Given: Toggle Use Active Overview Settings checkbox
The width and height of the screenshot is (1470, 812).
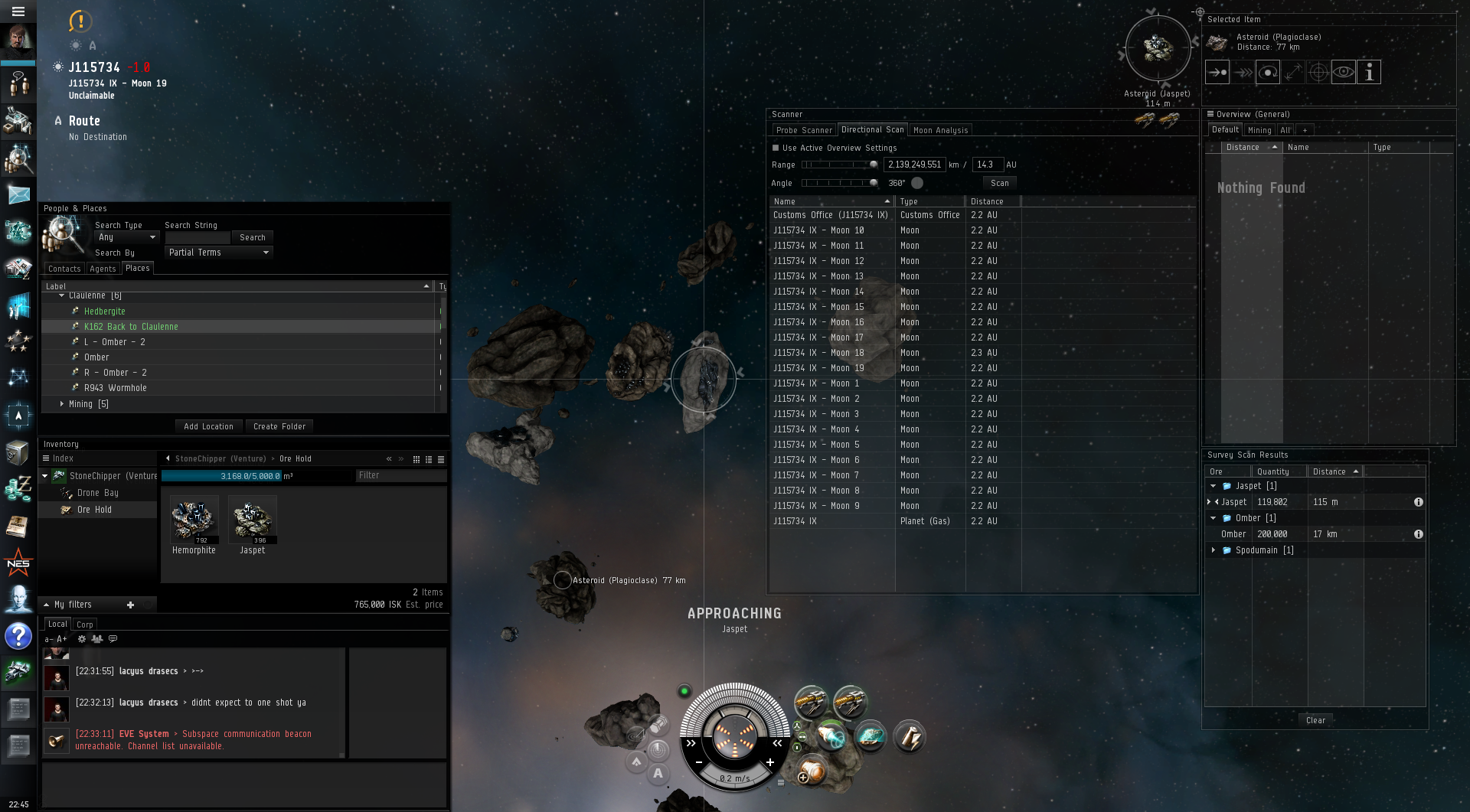Looking at the screenshot, I should pyautogui.click(x=776, y=148).
